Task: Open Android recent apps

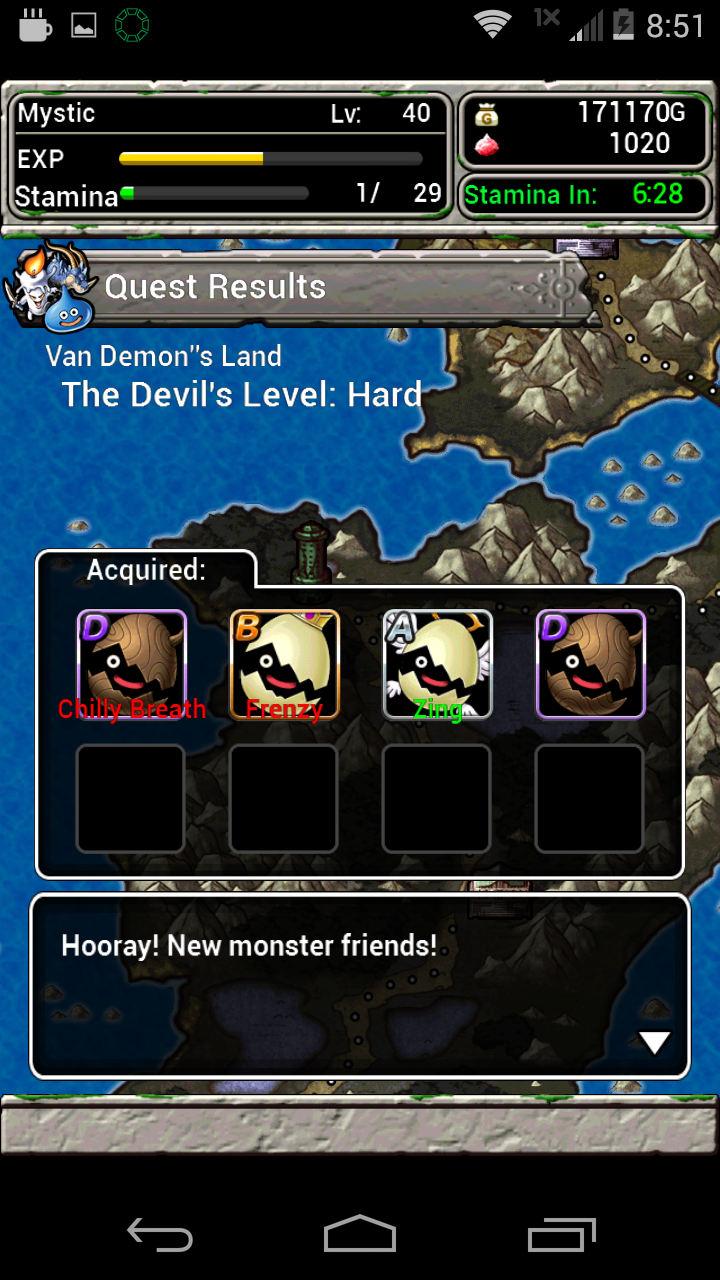Action: coord(561,1235)
